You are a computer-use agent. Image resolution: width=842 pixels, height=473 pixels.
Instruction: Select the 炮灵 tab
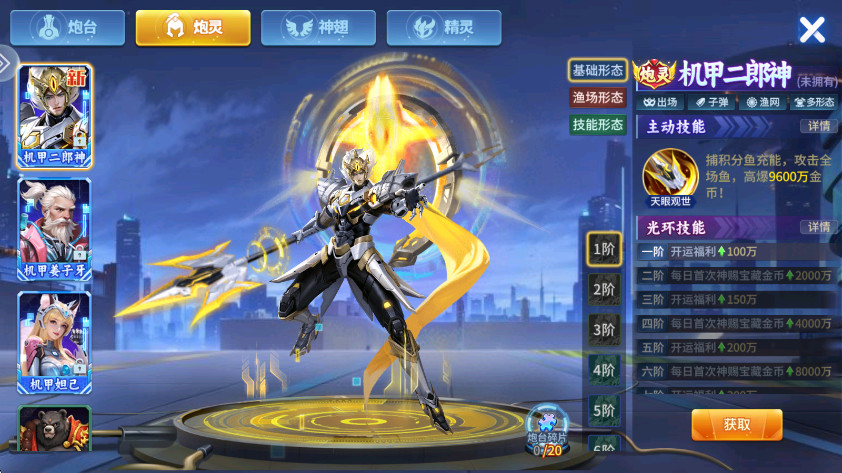193,27
